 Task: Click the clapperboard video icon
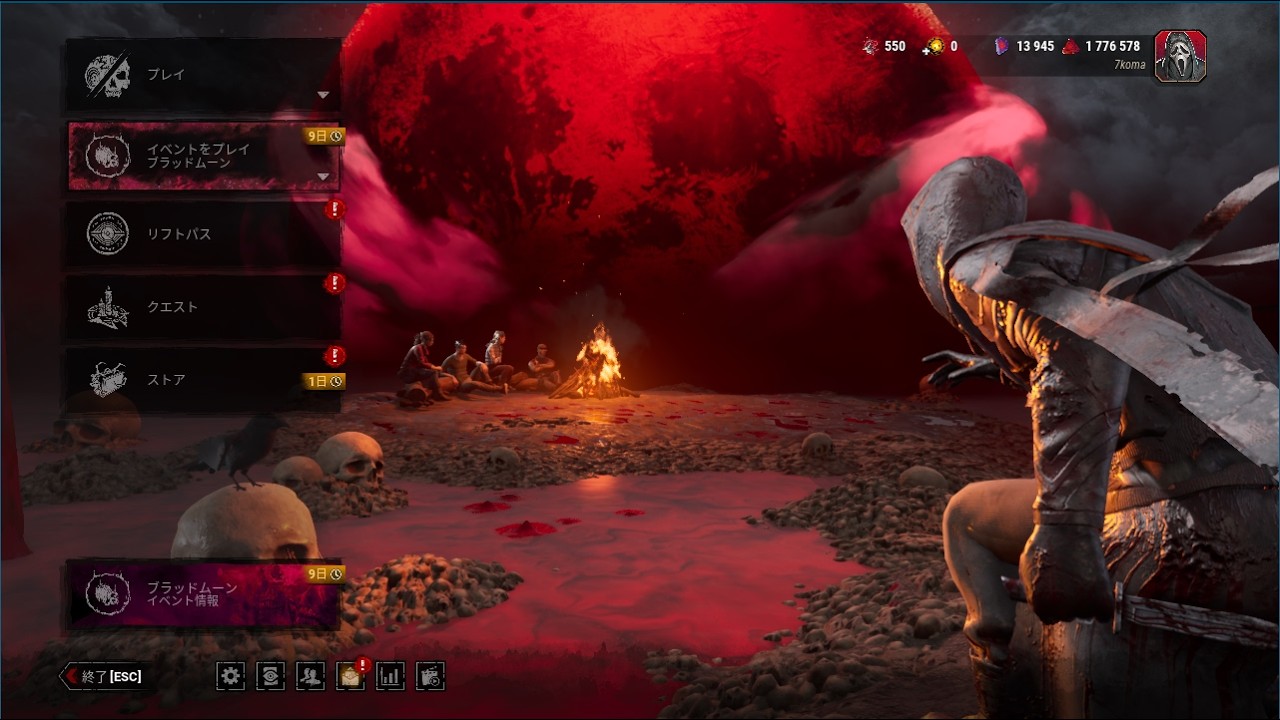(430, 676)
